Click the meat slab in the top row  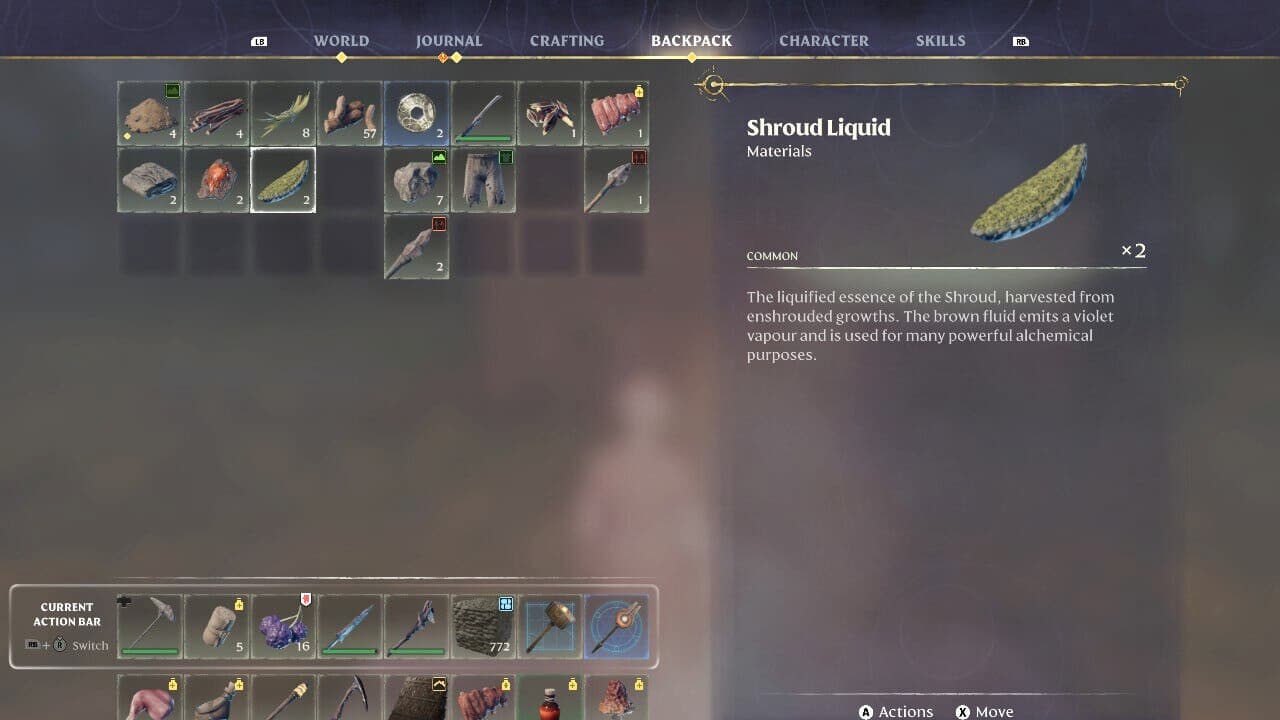[617, 113]
